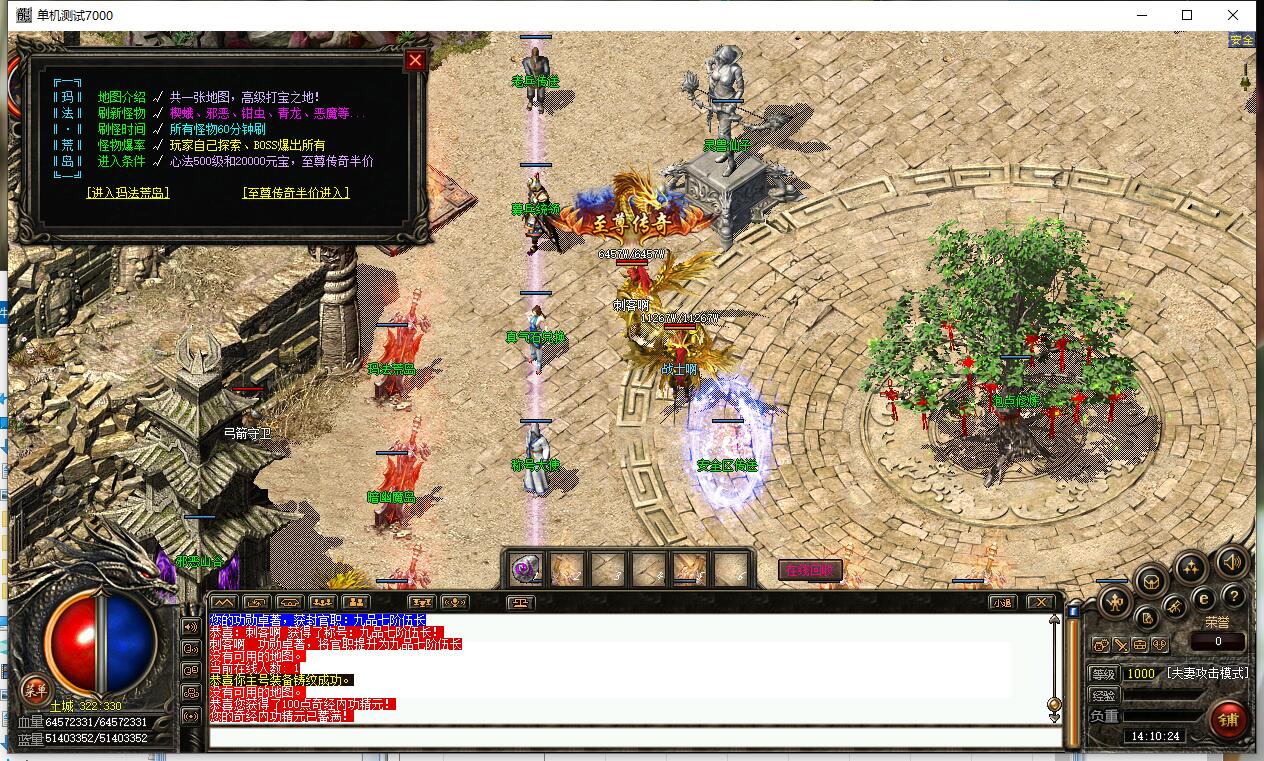Click the 在线回收 online recycle button
Viewport: 1264px width, 761px height.
click(x=810, y=570)
